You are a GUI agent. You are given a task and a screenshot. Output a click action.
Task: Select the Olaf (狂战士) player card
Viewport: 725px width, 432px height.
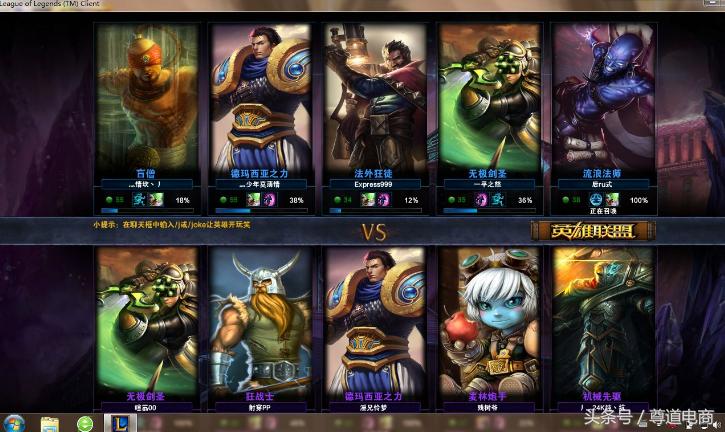tap(262, 325)
